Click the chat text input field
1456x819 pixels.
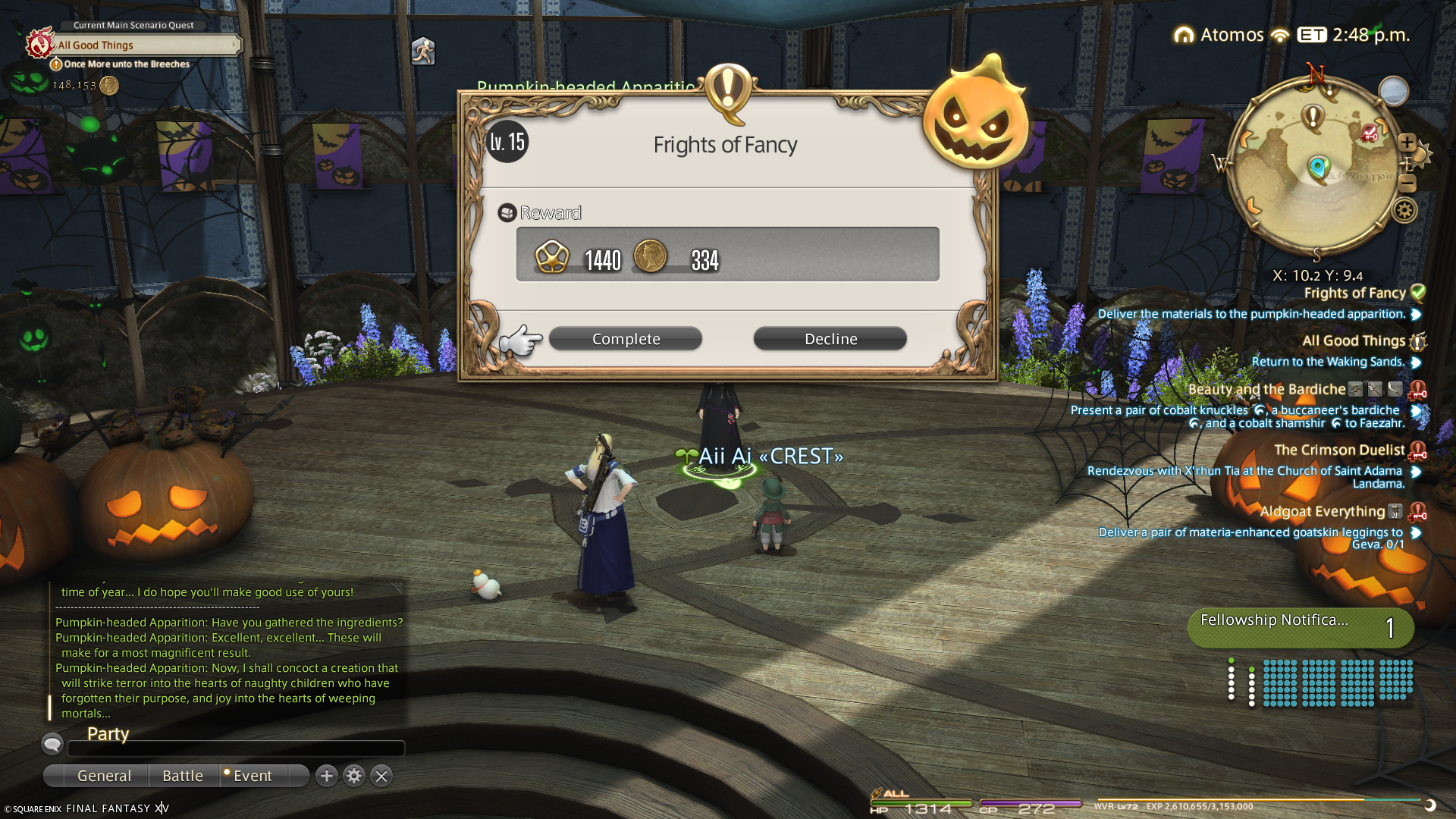(x=236, y=749)
